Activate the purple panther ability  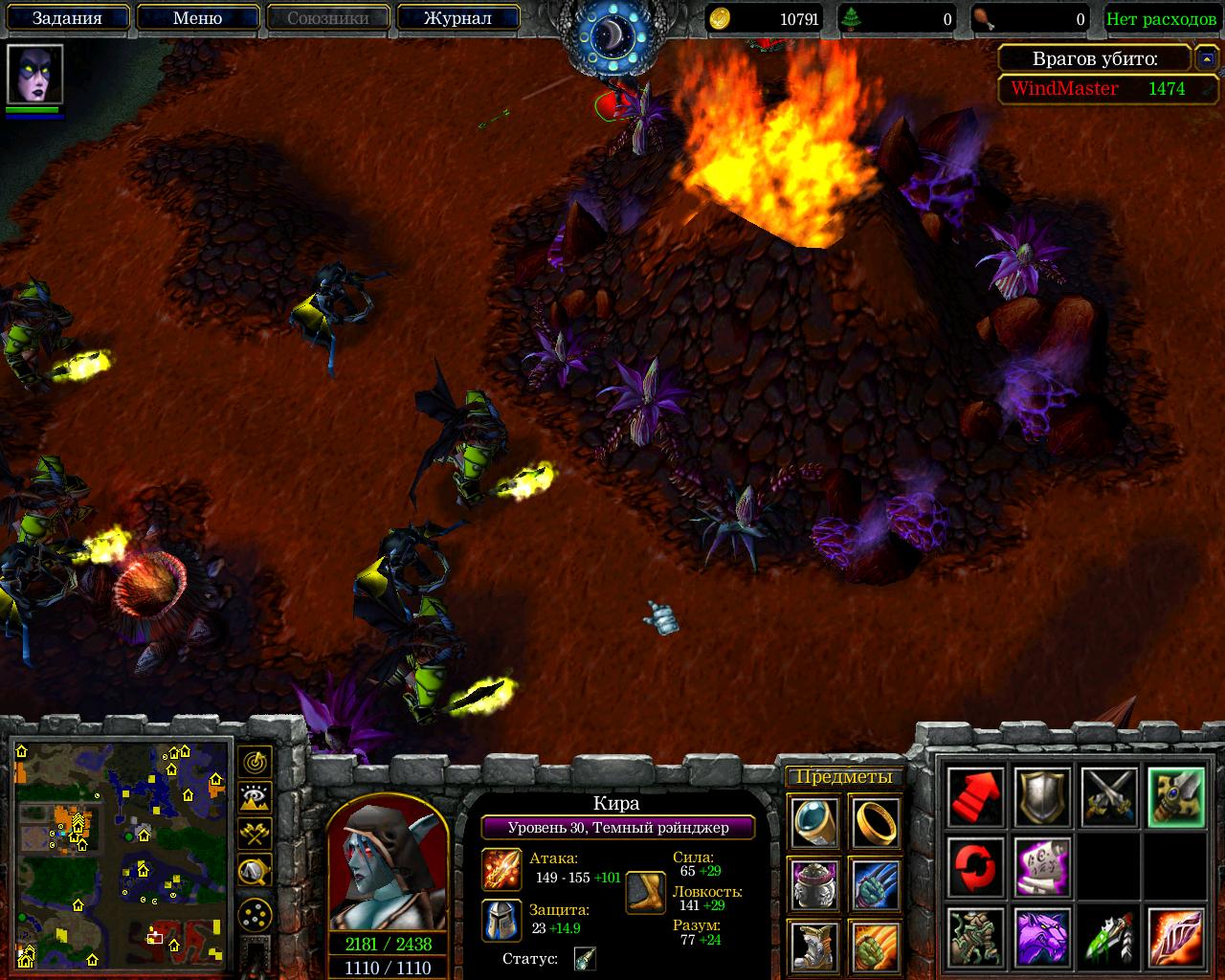coord(1042,938)
